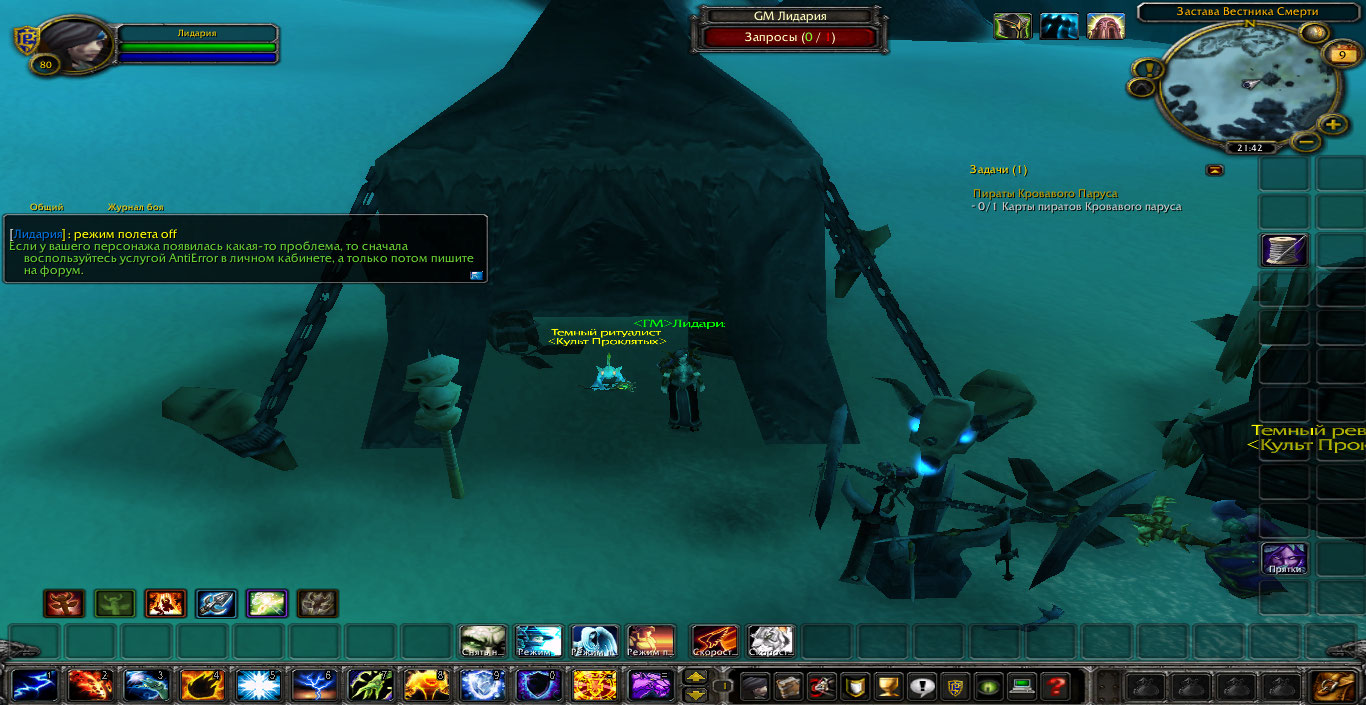The image size is (1366, 705).
Task: Activate the Прятки ability on the side bar
Action: pos(1284,558)
